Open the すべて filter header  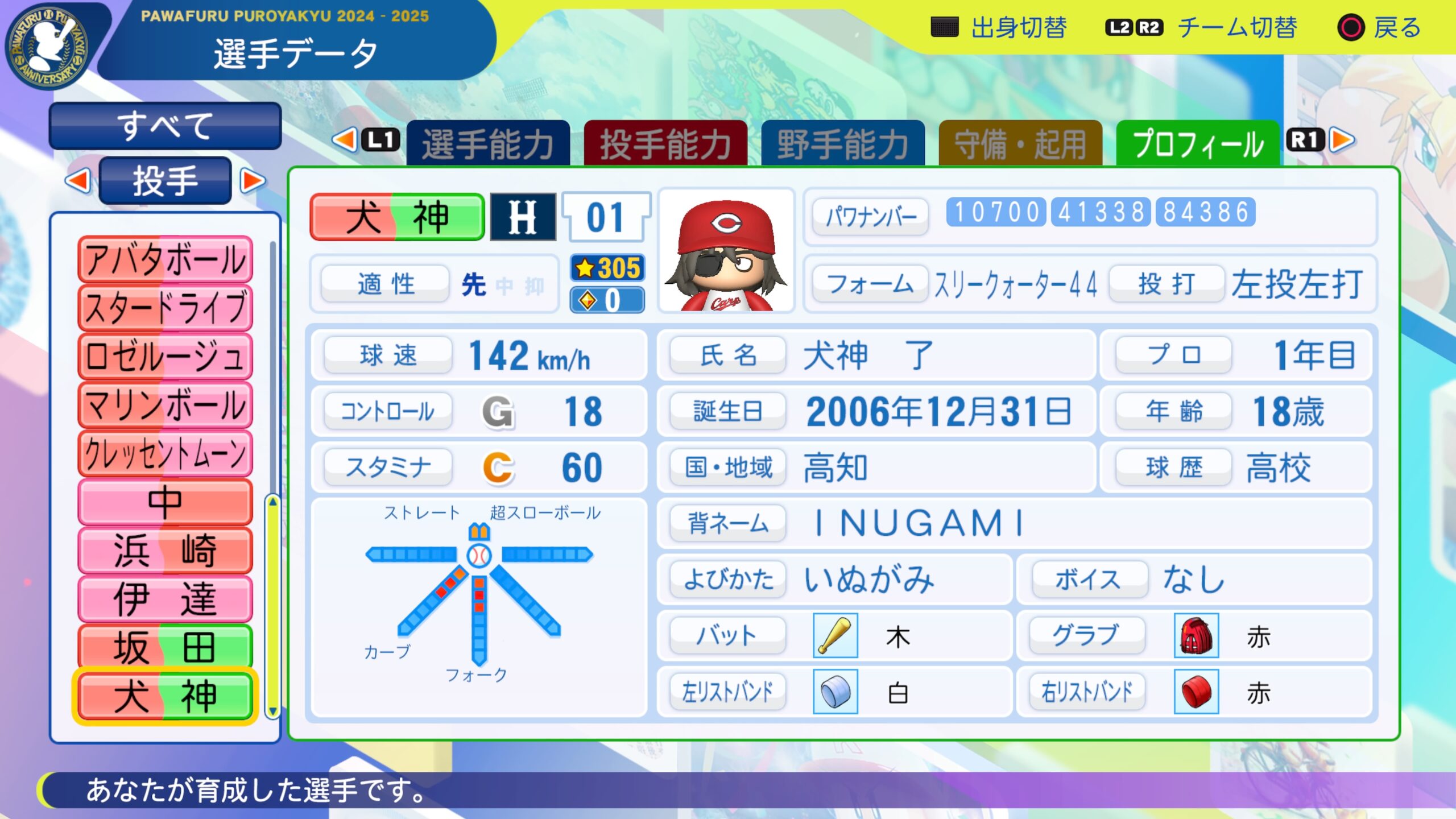point(165,126)
